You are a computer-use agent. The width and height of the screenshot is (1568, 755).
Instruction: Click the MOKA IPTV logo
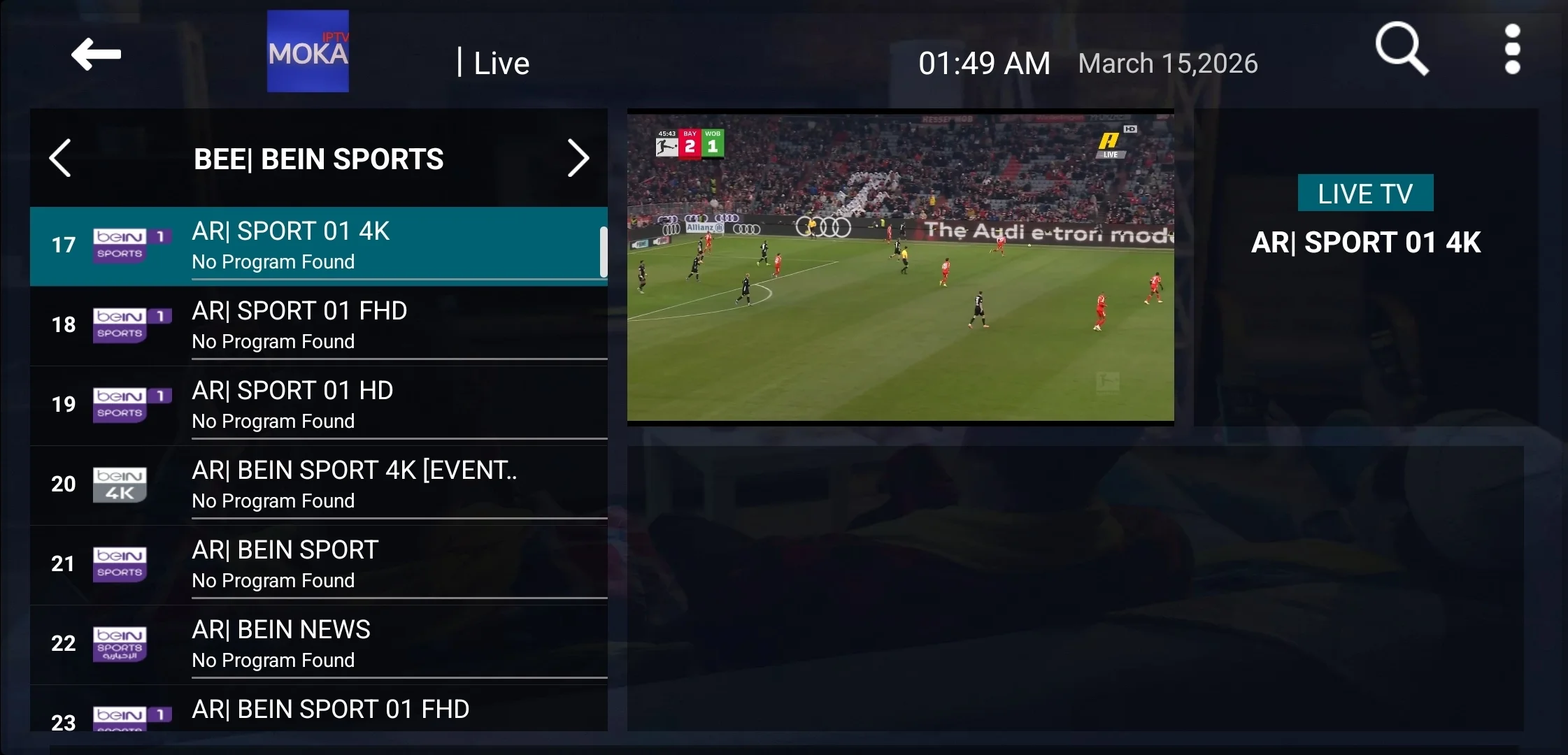308,50
